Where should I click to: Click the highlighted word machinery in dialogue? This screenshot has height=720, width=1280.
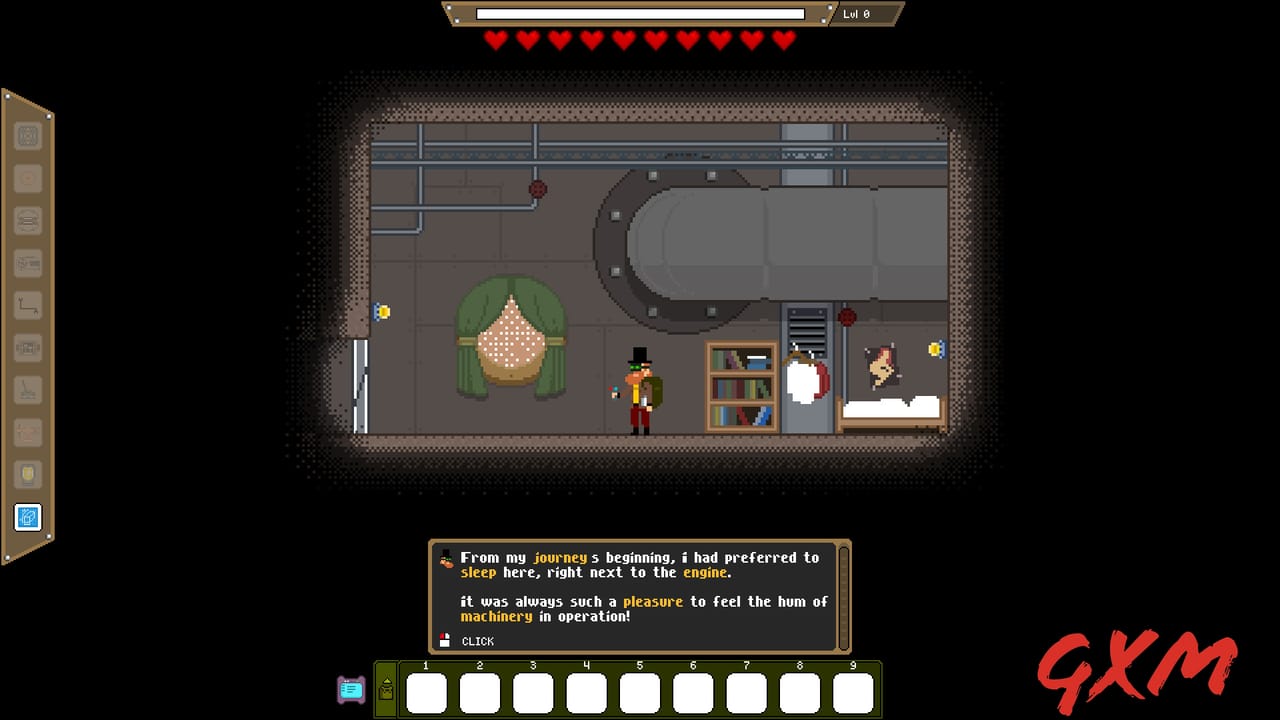click(x=497, y=617)
